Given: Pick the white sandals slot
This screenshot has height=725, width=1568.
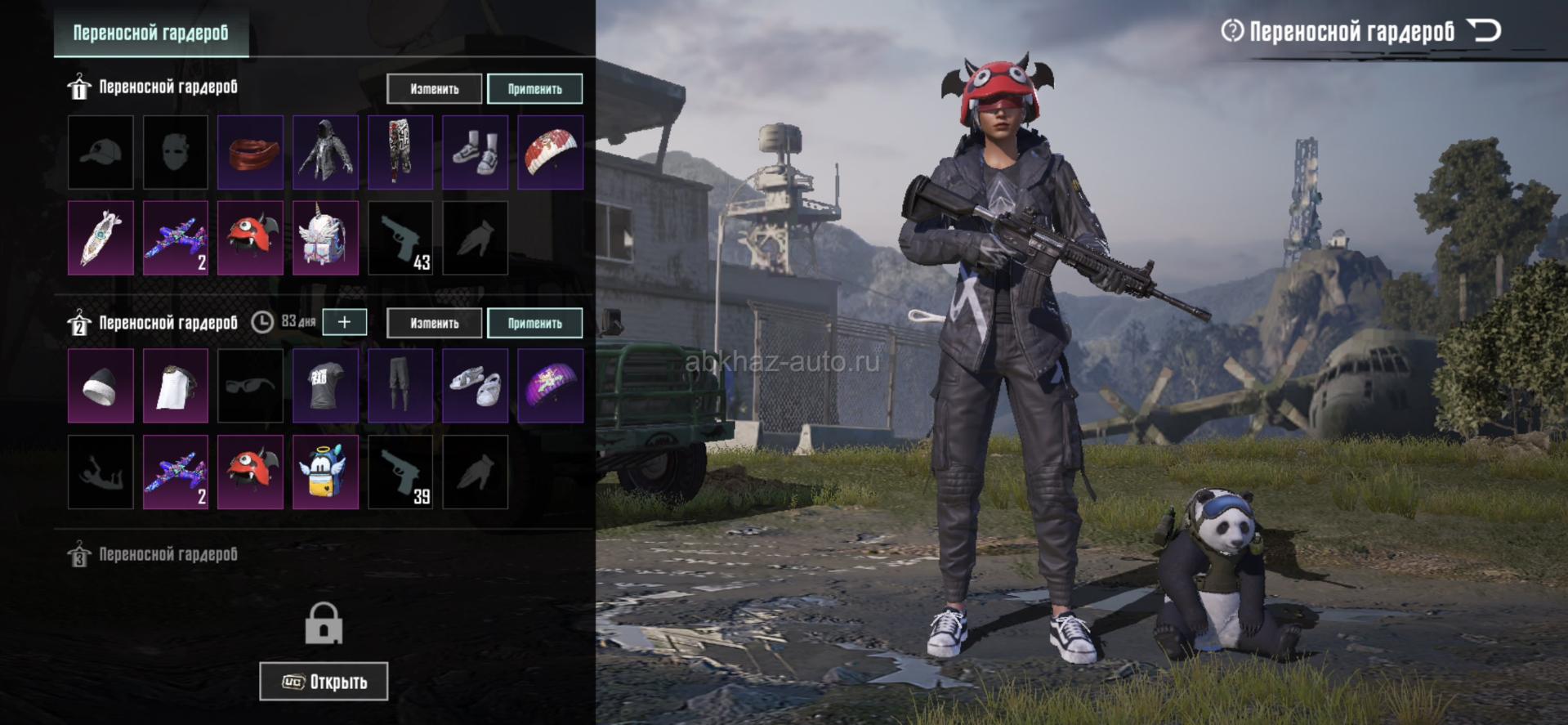Looking at the screenshot, I should click(475, 386).
